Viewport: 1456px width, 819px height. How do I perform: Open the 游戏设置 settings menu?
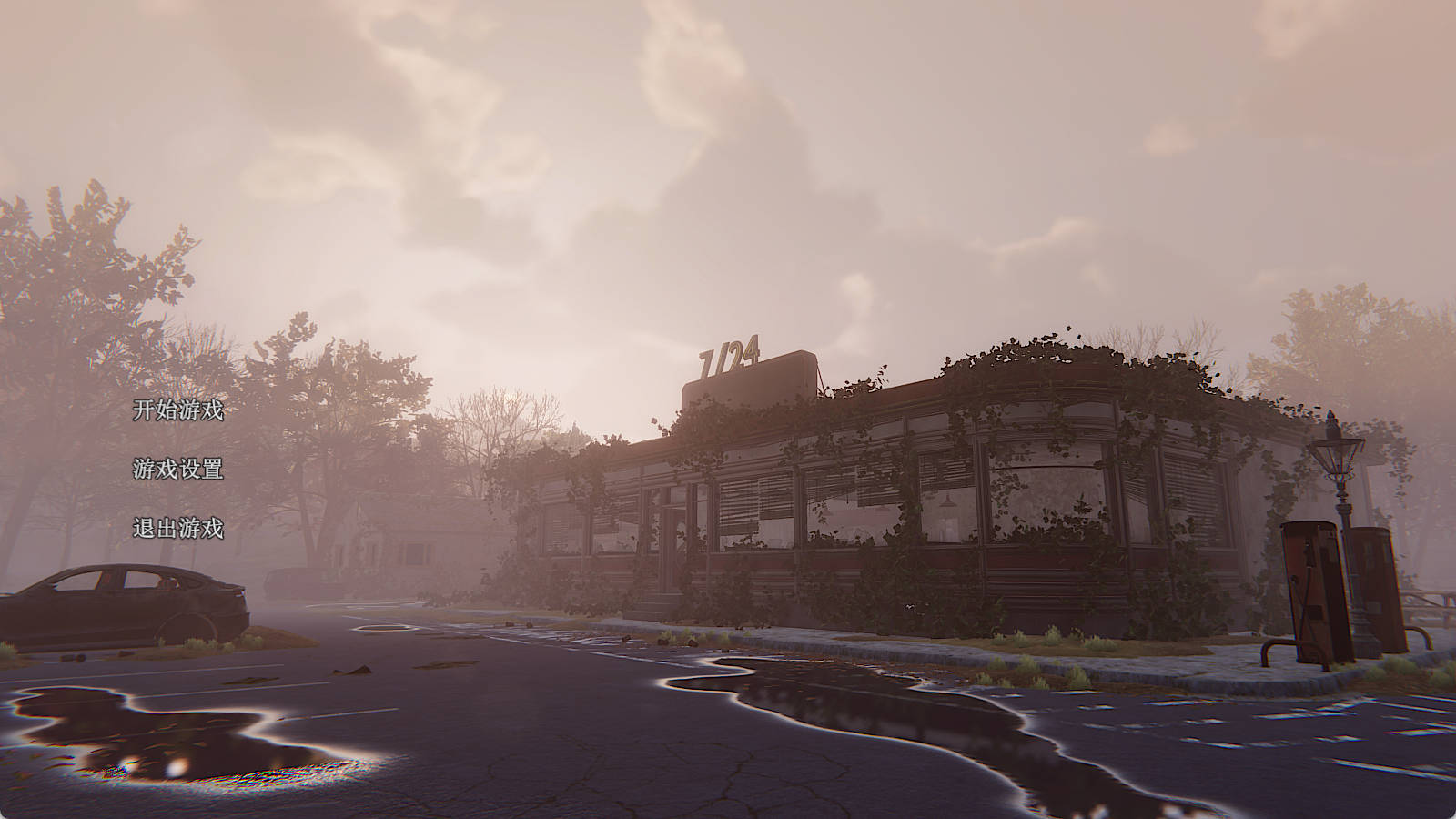(178, 470)
